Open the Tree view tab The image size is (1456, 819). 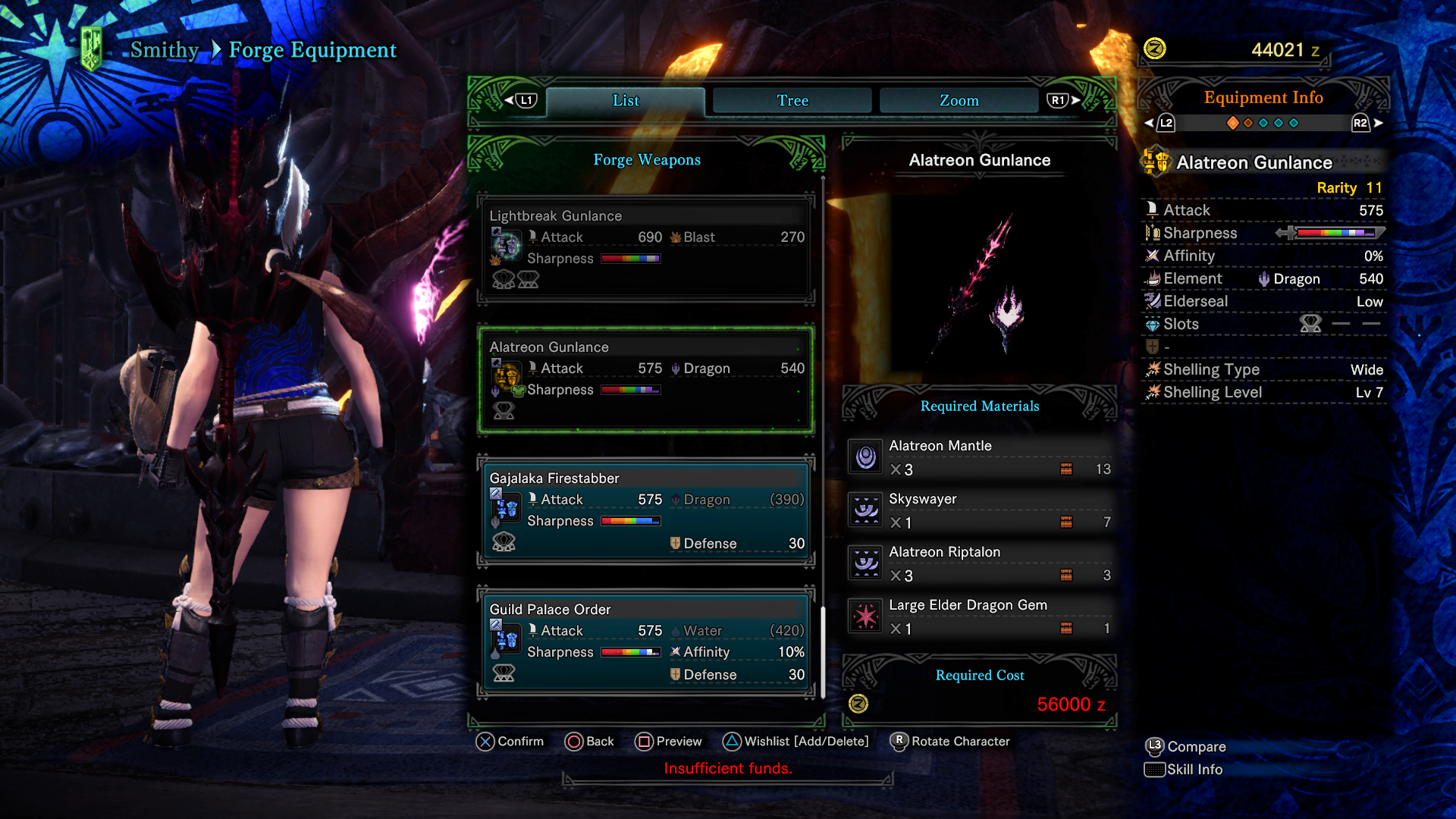point(792,101)
